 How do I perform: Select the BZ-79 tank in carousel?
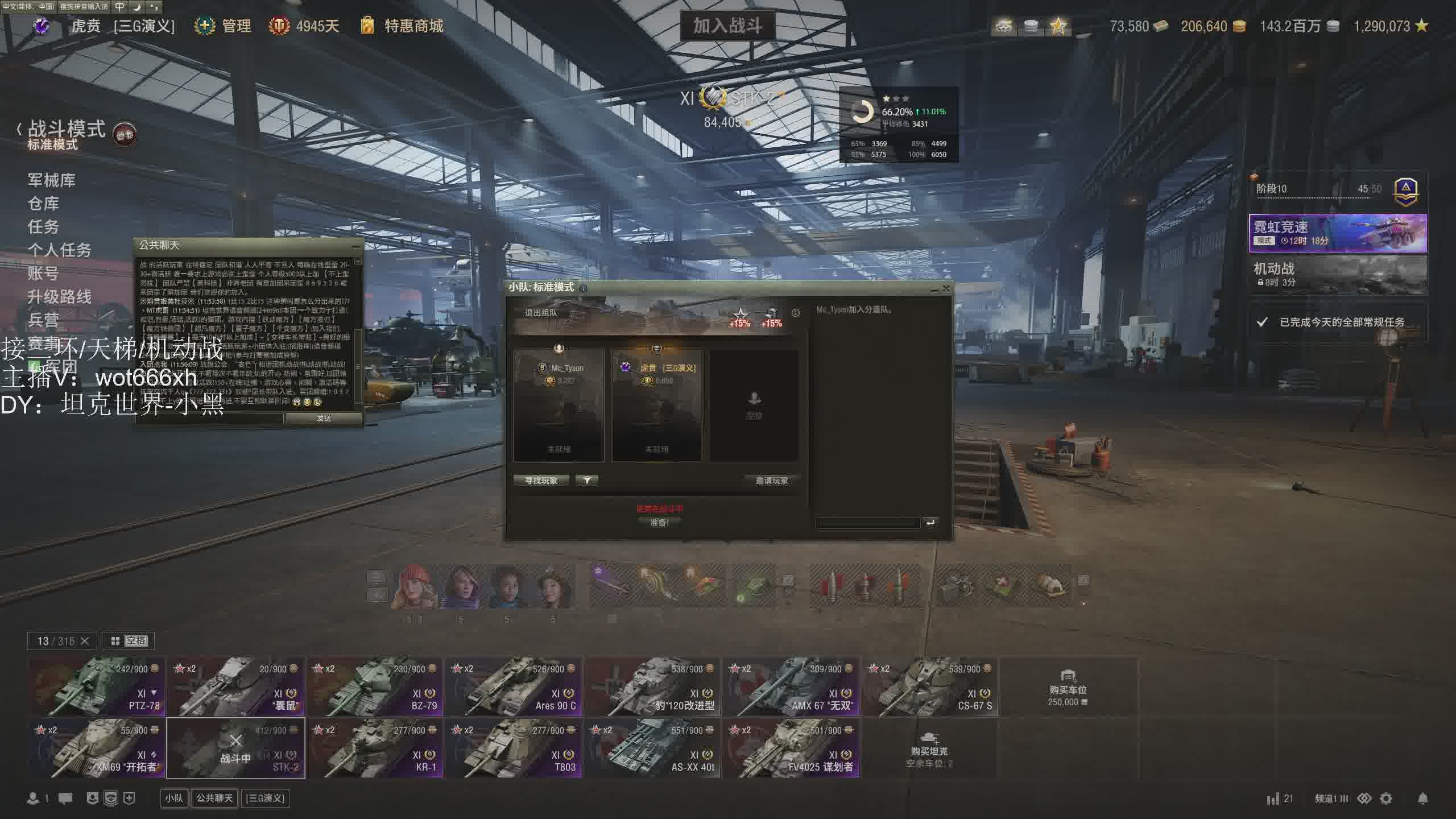[x=375, y=687]
